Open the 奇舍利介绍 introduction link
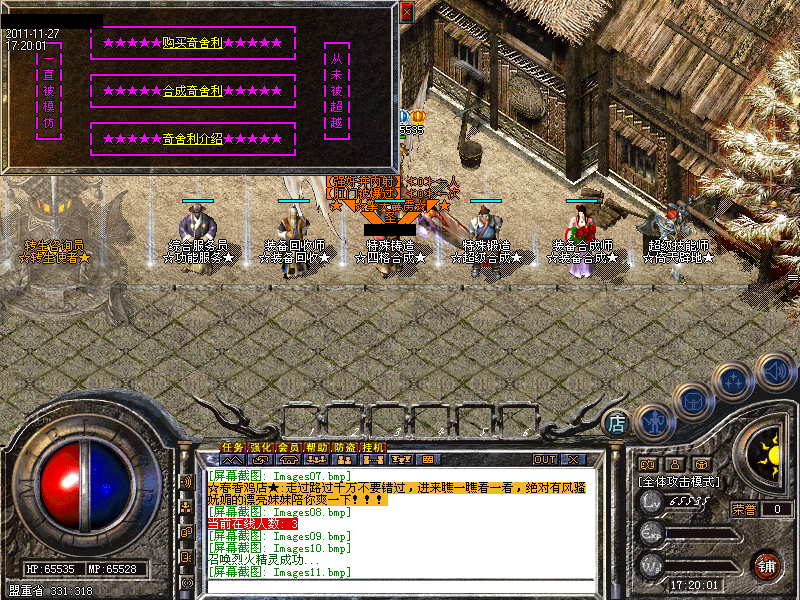Viewport: 800px width, 600px height. pos(193,139)
